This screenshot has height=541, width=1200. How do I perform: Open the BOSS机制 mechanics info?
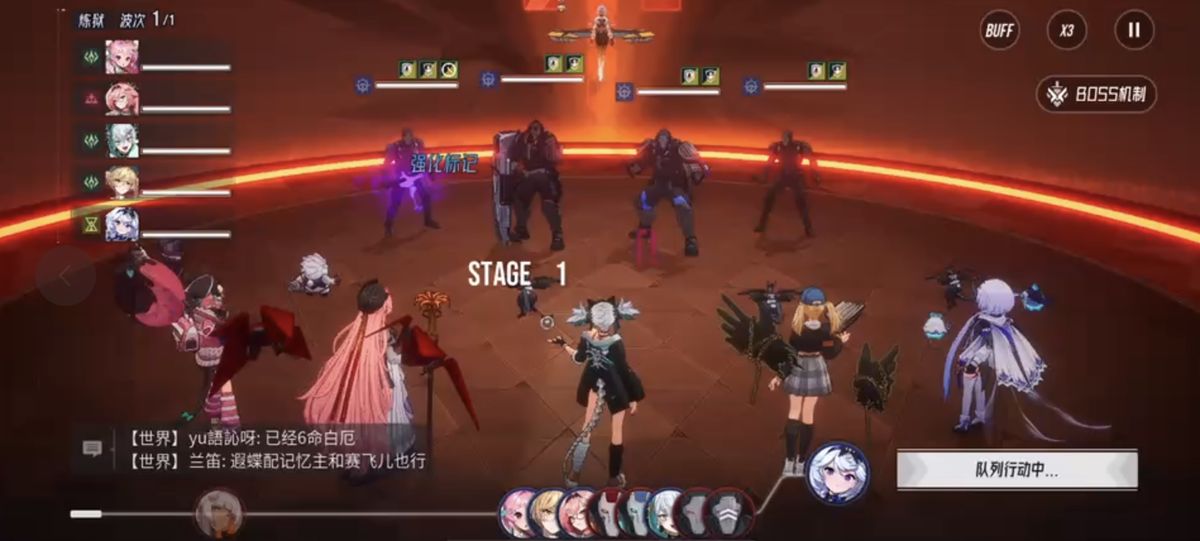pyautogui.click(x=1096, y=95)
